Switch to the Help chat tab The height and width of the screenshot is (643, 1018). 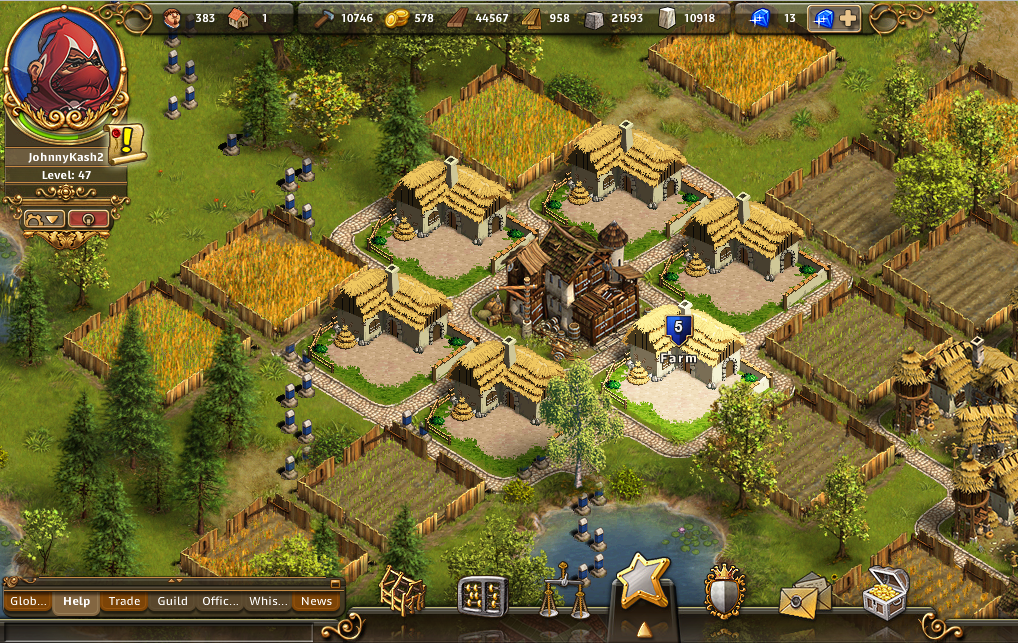(x=76, y=601)
